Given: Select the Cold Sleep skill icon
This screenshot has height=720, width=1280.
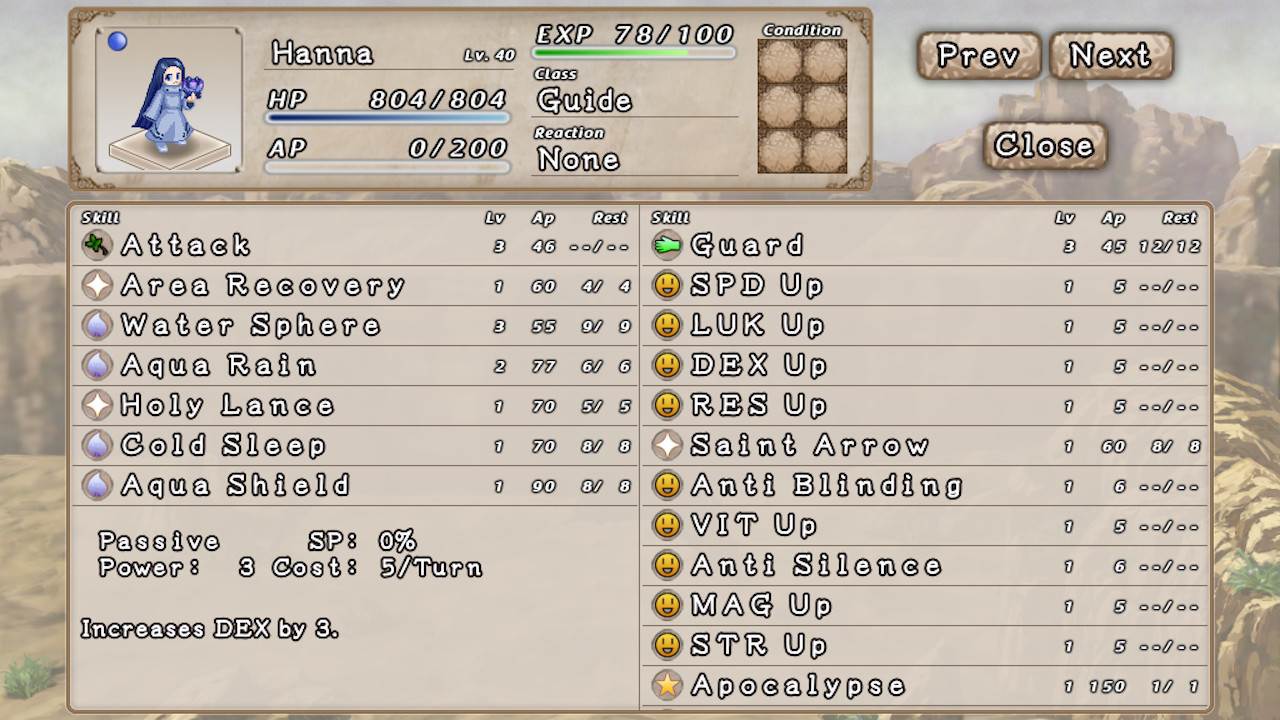Looking at the screenshot, I should point(95,444).
